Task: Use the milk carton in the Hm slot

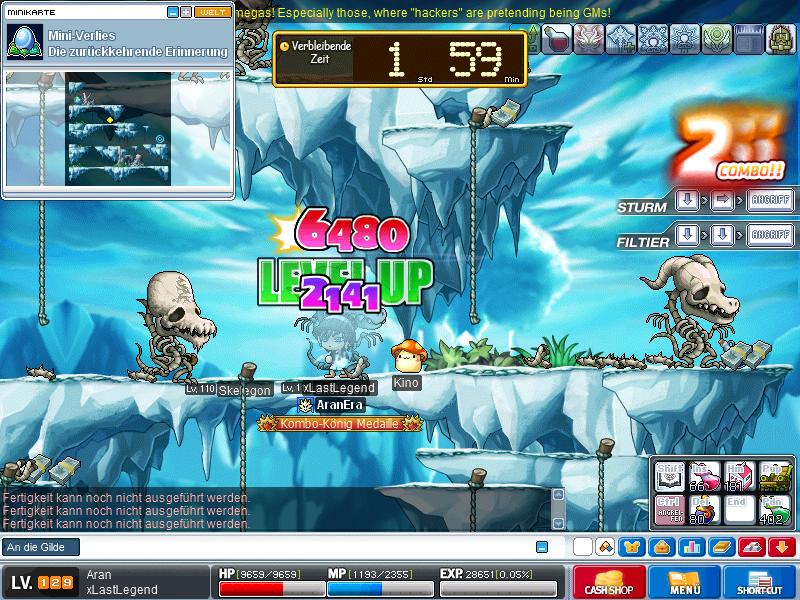Action: (x=739, y=476)
